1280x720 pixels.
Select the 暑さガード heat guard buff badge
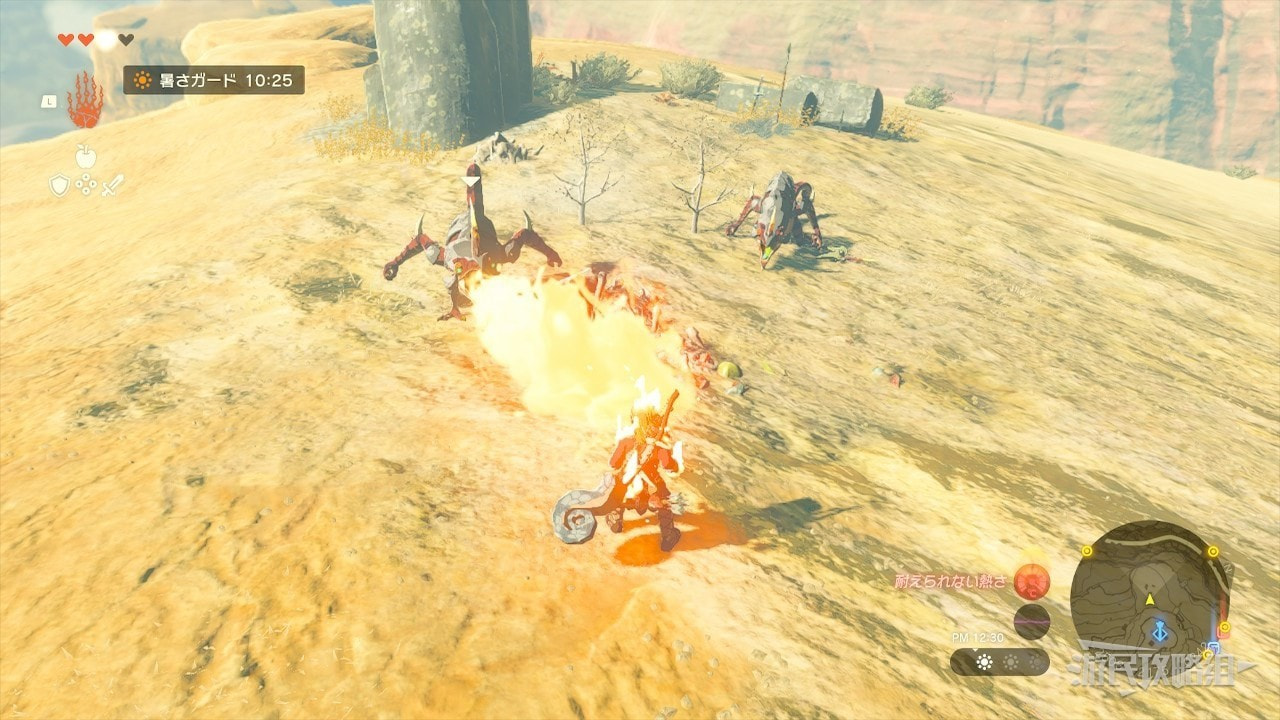(214, 80)
